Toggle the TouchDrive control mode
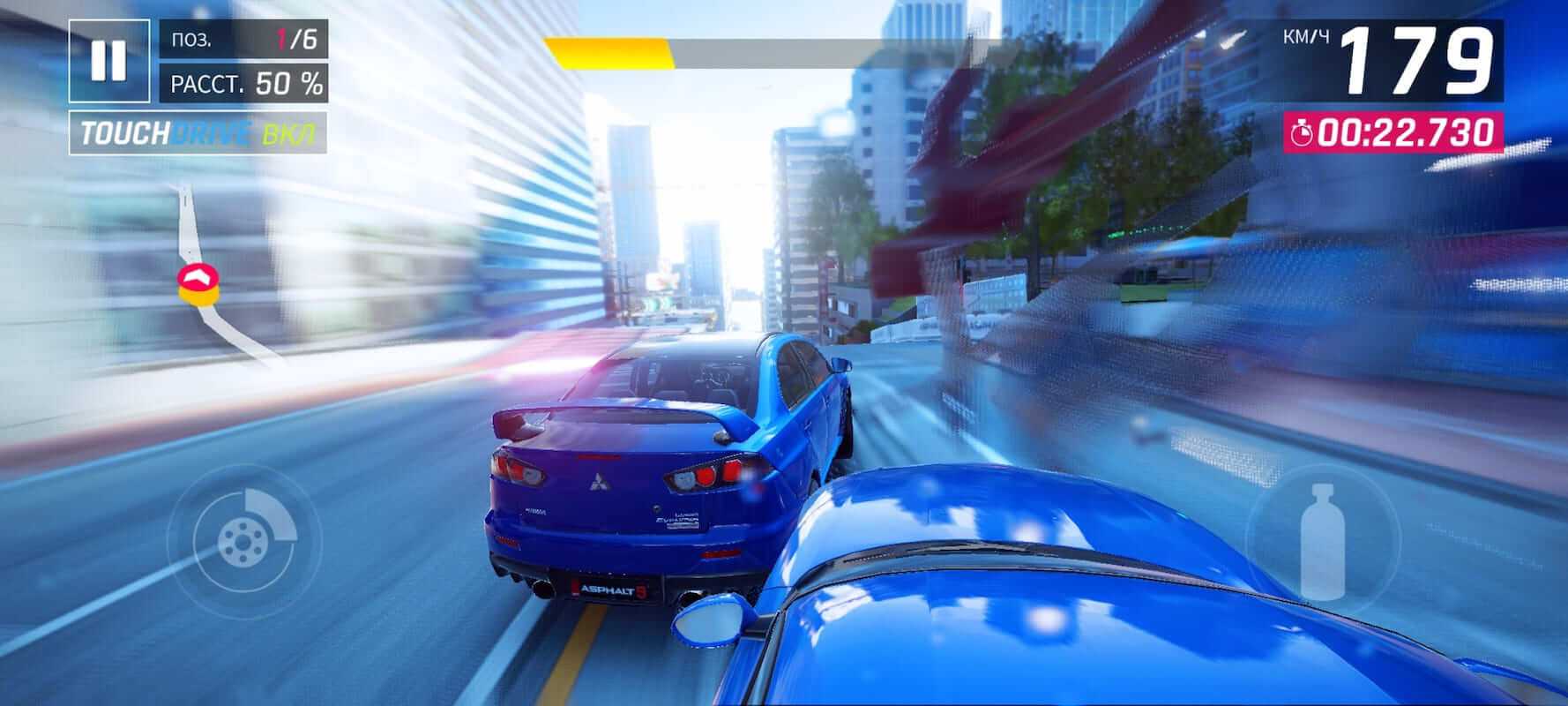The image size is (1568, 706). tap(198, 133)
